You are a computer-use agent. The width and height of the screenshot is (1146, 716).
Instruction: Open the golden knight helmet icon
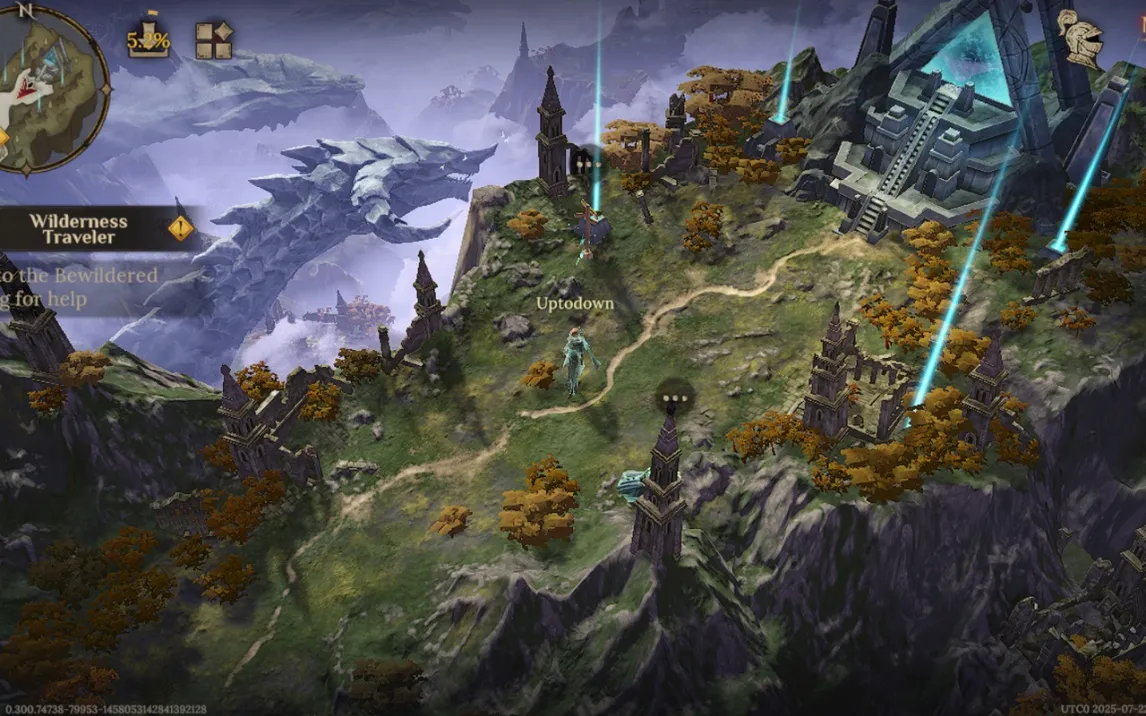coord(1080,38)
